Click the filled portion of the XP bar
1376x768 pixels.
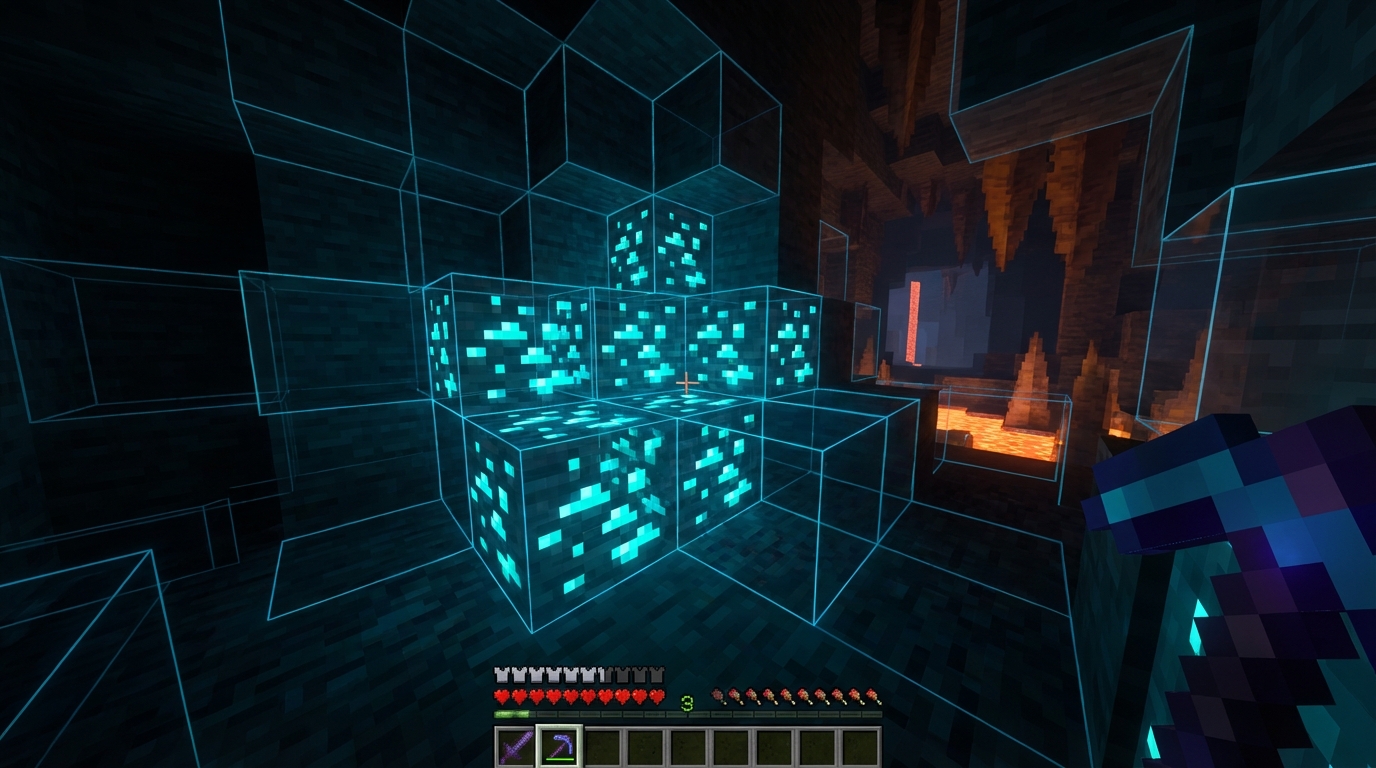(510, 714)
